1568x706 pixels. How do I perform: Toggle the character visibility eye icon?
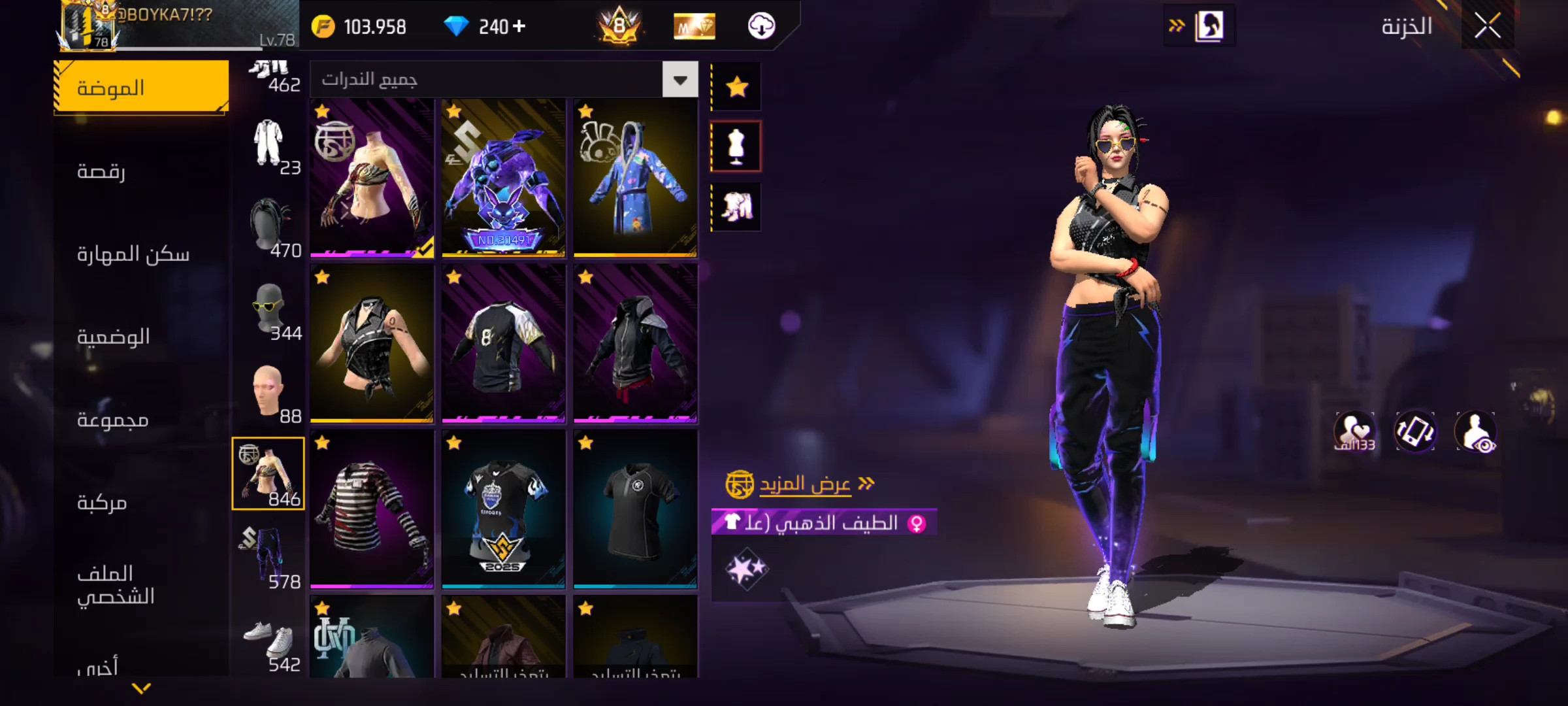[1476, 432]
